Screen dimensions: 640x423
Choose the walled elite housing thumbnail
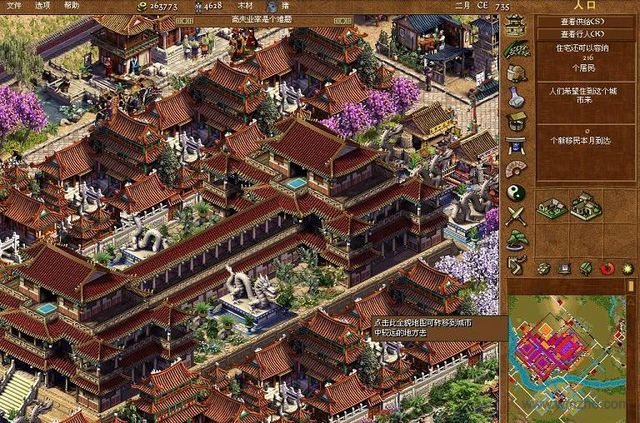pos(585,207)
